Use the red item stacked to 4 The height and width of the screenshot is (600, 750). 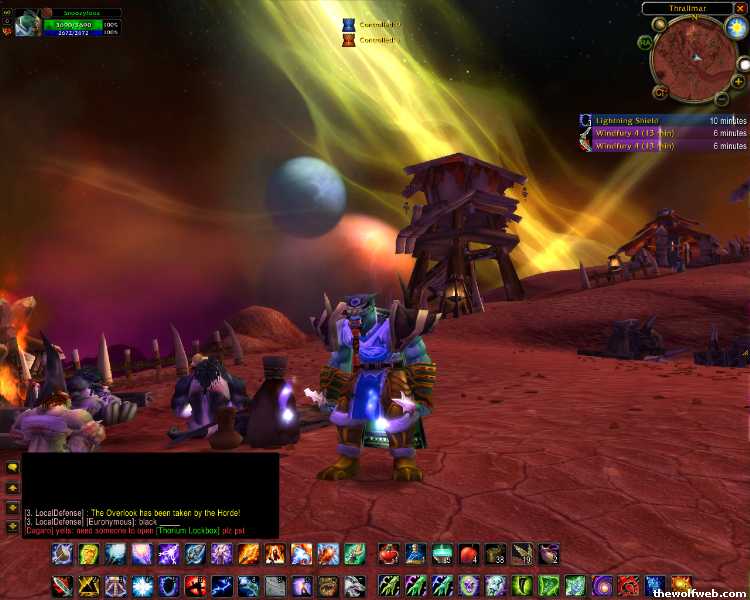click(468, 554)
